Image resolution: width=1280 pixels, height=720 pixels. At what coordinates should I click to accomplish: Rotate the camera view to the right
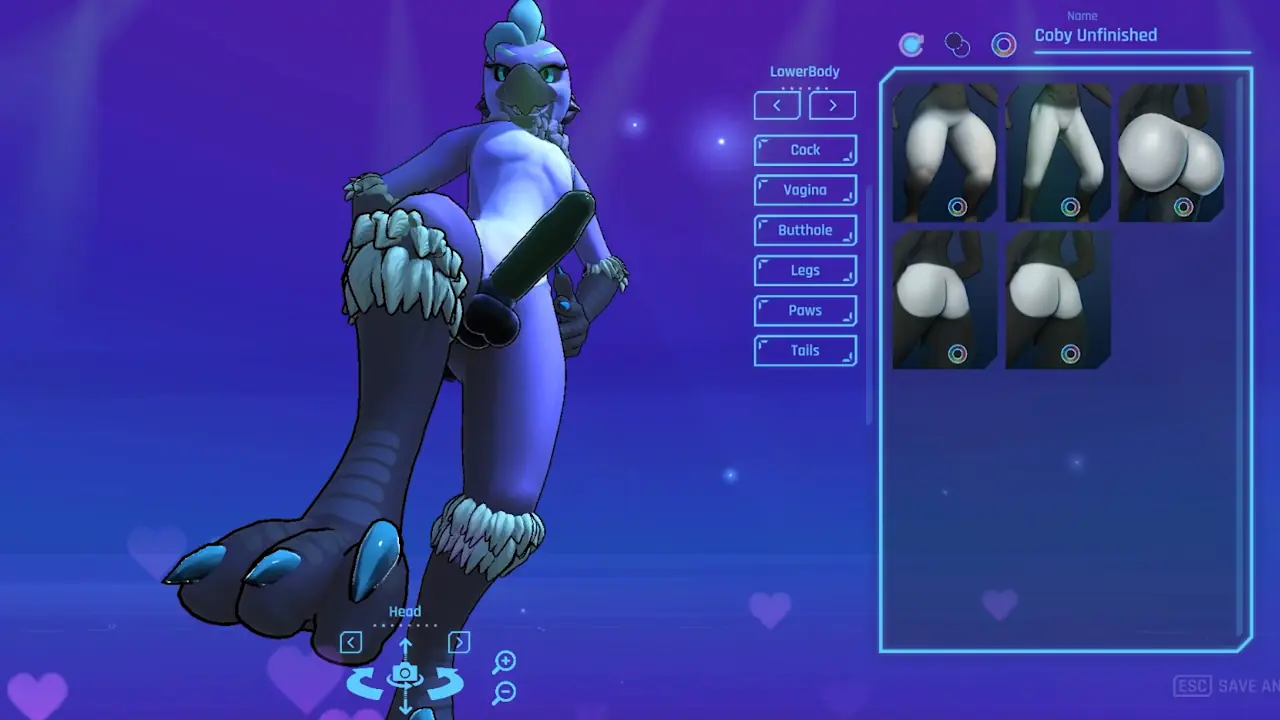445,685
